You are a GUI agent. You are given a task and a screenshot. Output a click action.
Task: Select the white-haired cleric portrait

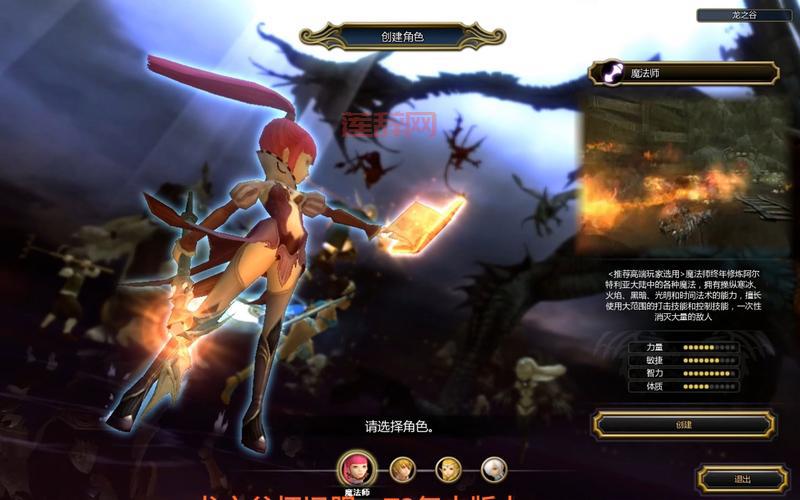pyautogui.click(x=493, y=468)
